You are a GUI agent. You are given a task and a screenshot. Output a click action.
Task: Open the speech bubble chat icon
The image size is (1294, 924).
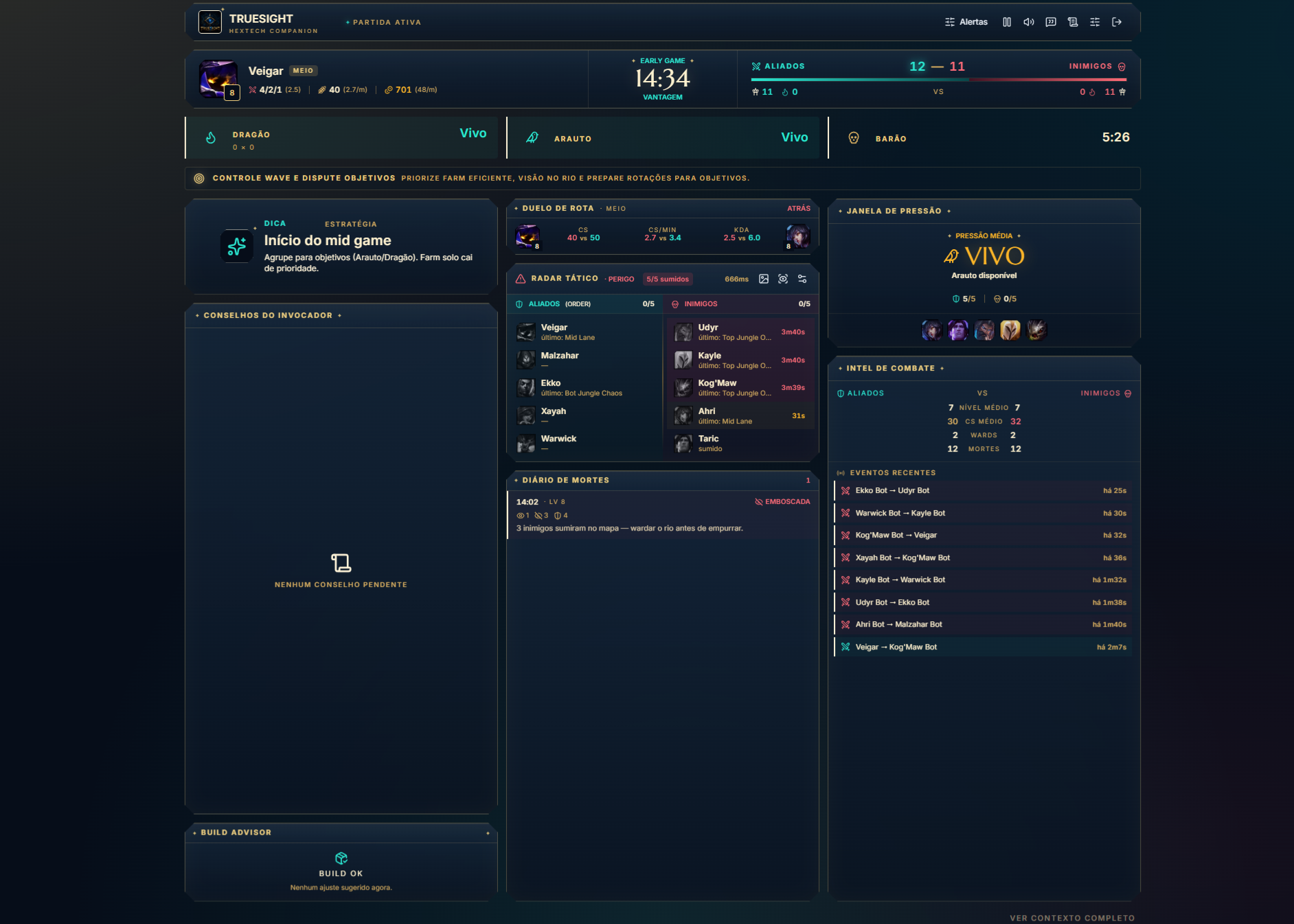click(x=1051, y=22)
